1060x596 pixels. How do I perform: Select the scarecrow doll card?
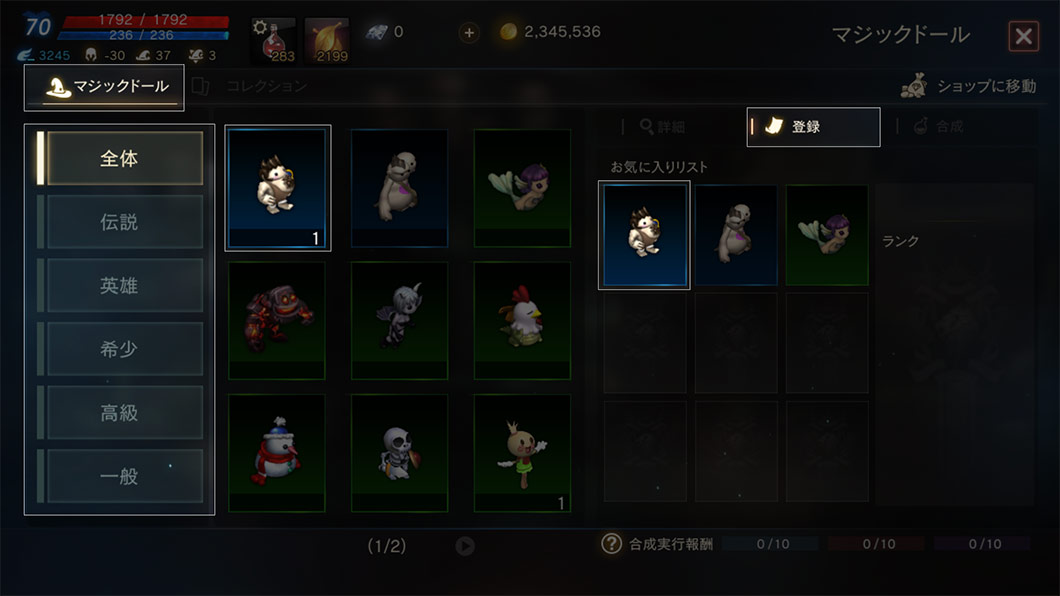point(522,453)
